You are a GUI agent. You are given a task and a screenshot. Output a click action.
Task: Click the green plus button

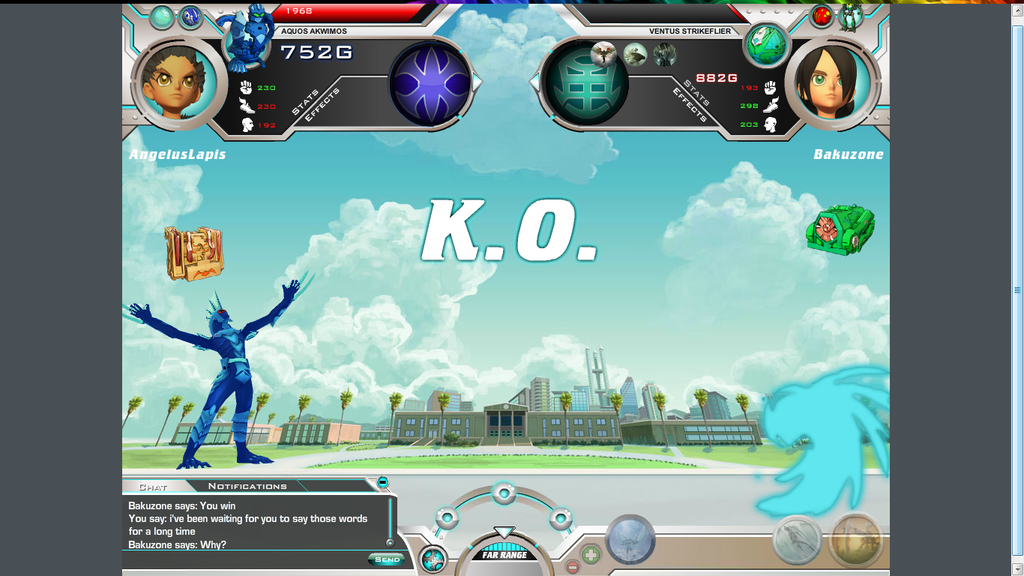[591, 552]
